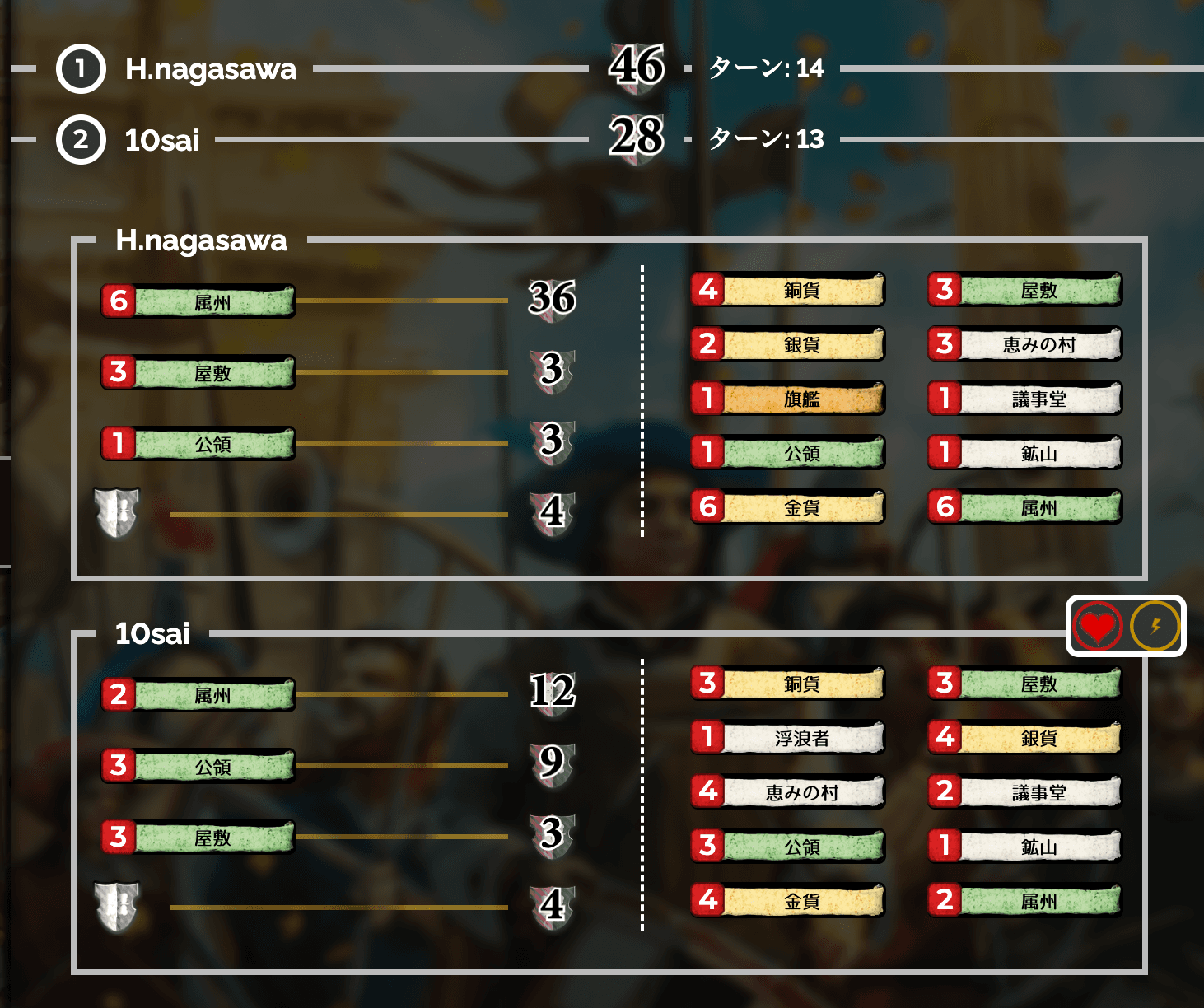Select H.nagasawa in the ranking list
1204x1008 pixels.
[x=208, y=70]
